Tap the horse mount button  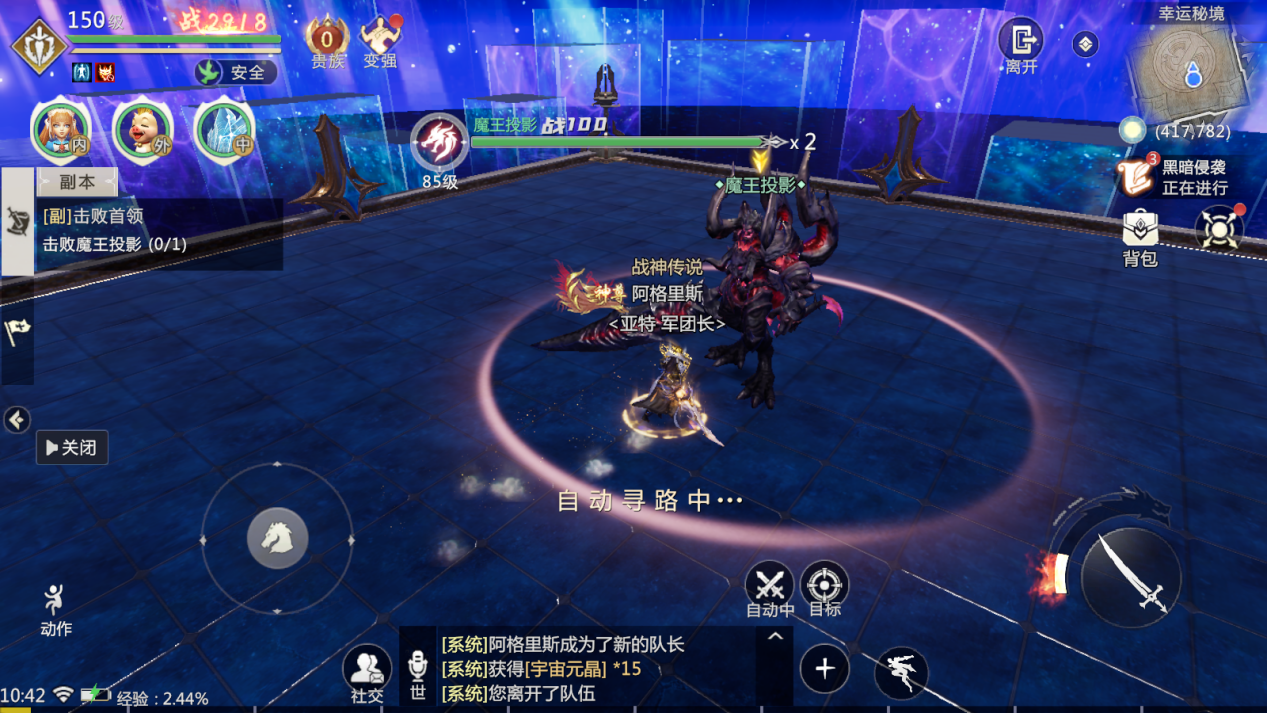[277, 539]
